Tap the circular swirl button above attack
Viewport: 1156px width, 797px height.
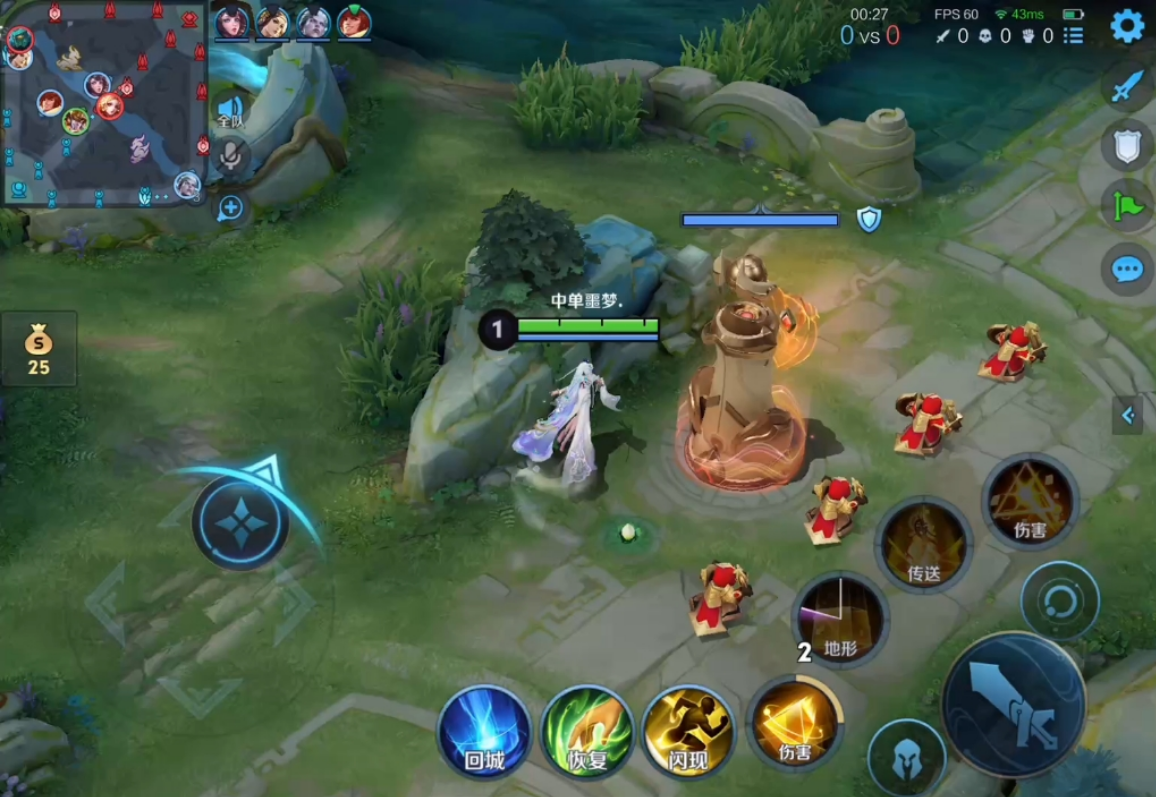[1060, 601]
